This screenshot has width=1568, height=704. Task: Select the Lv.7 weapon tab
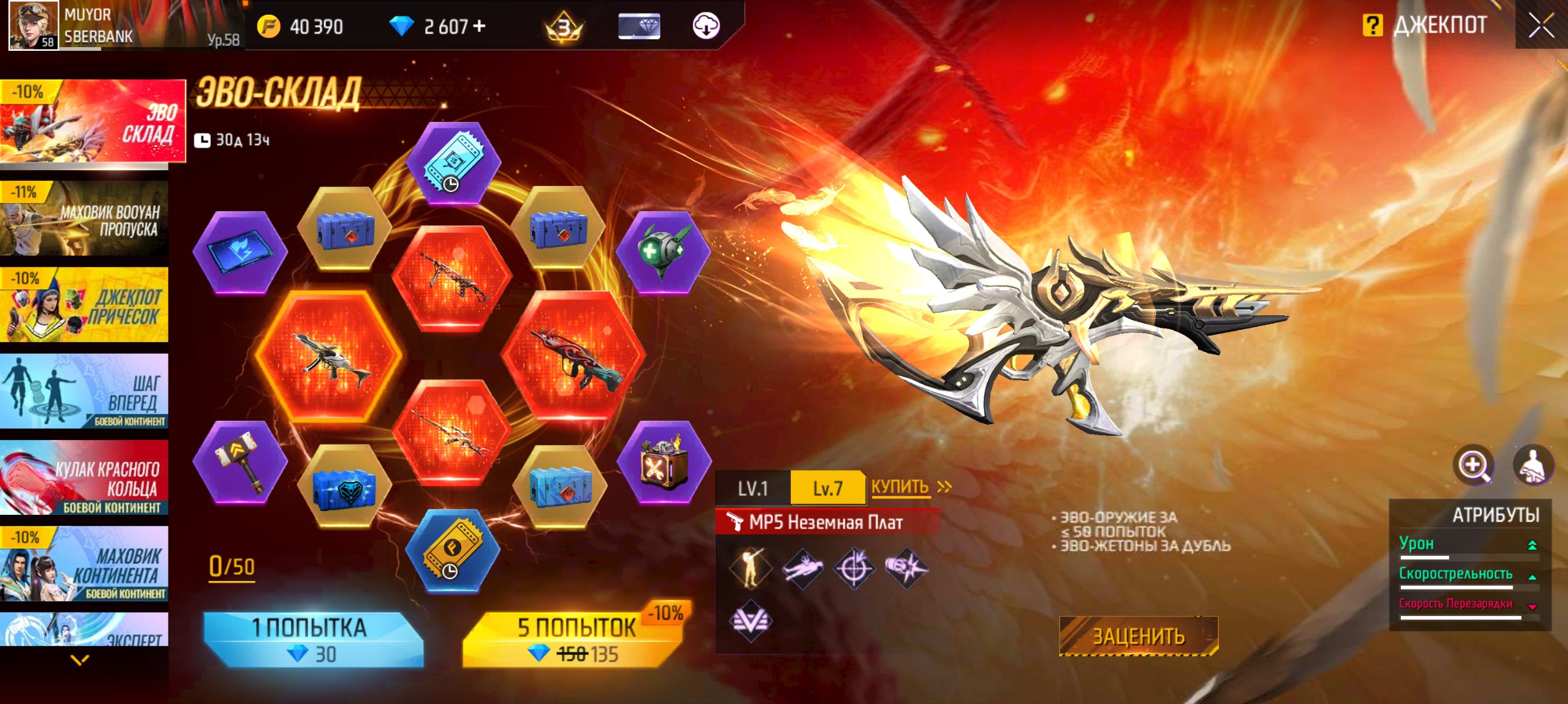827,488
